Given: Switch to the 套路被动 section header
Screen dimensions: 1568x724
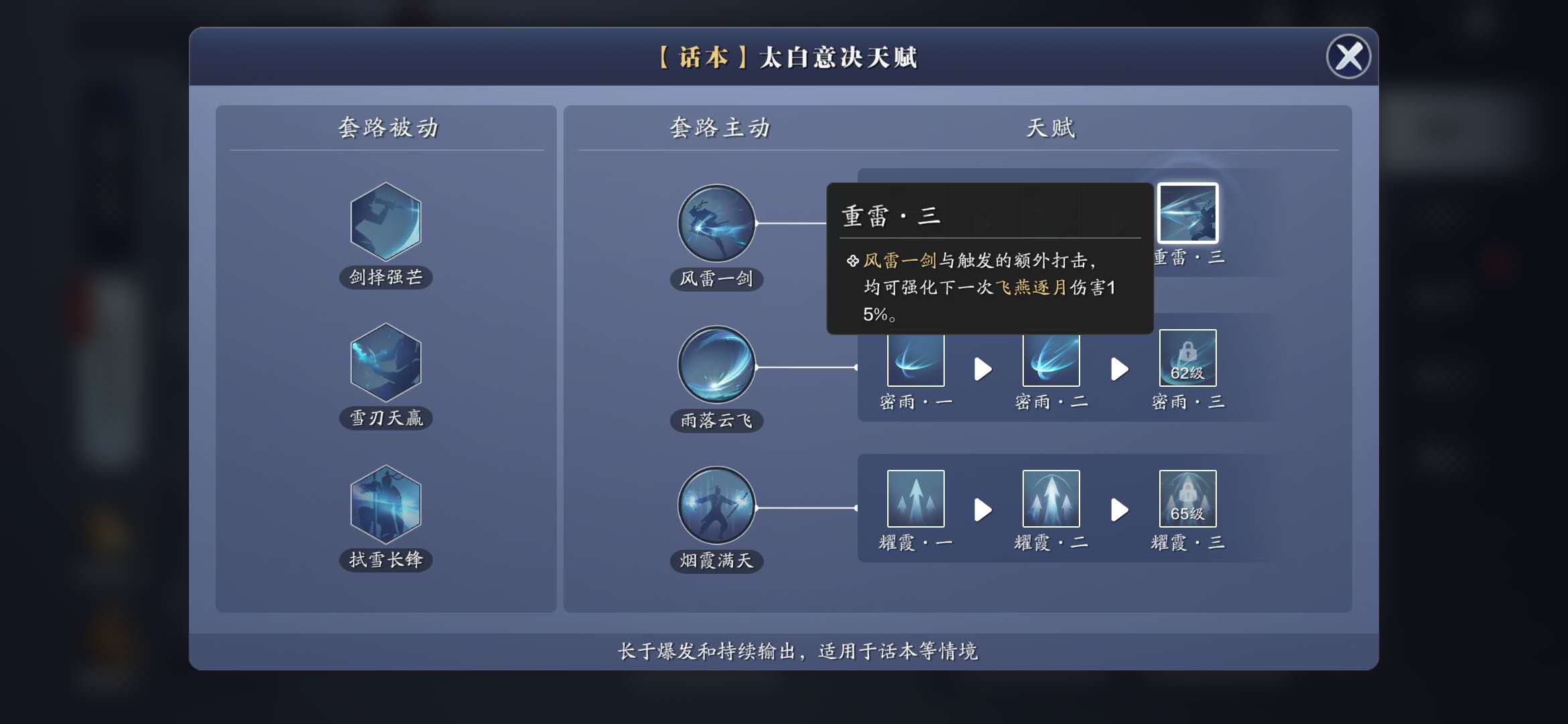Looking at the screenshot, I should click(x=386, y=128).
